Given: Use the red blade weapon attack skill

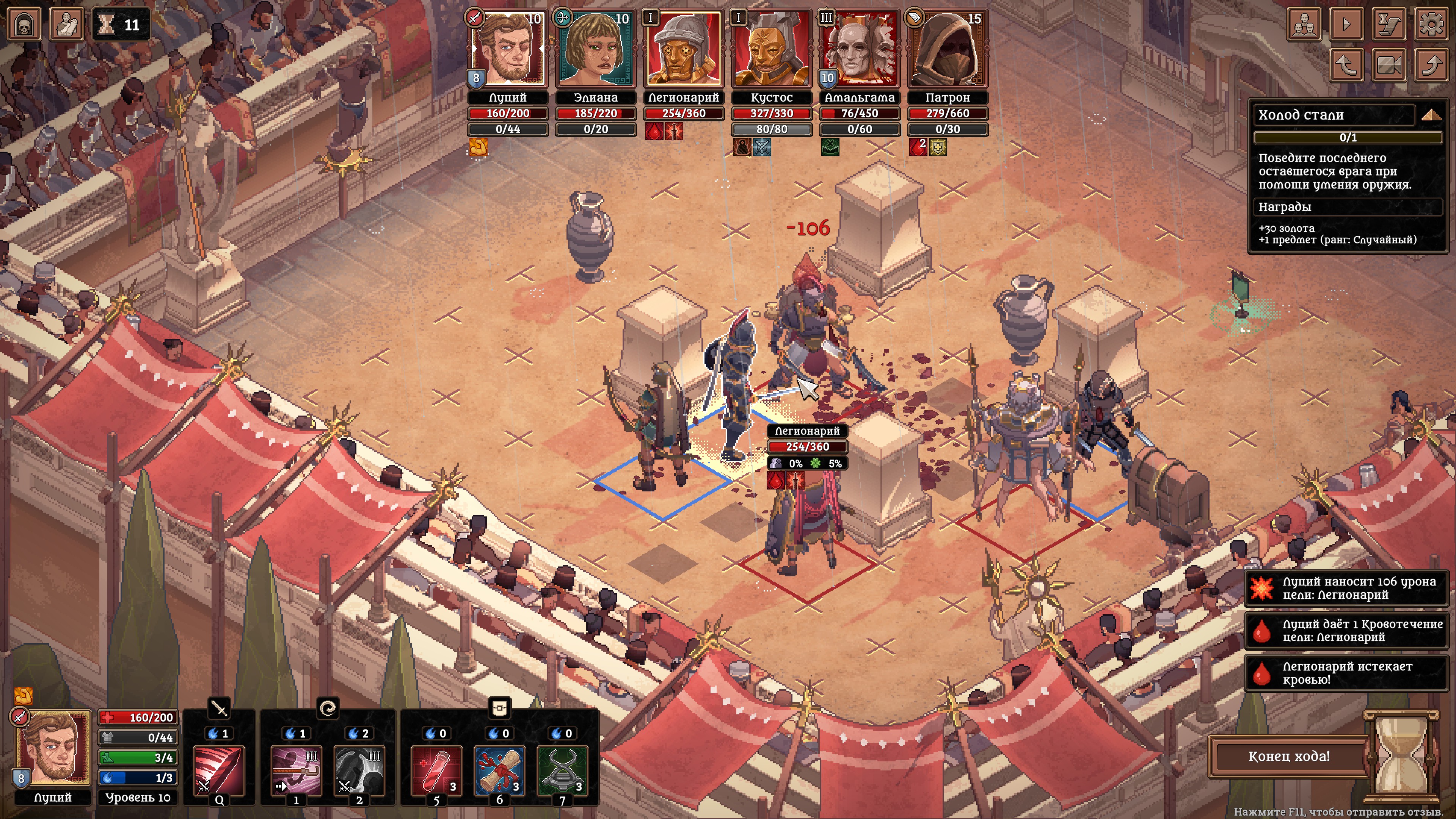Looking at the screenshot, I should pyautogui.click(x=219, y=770).
